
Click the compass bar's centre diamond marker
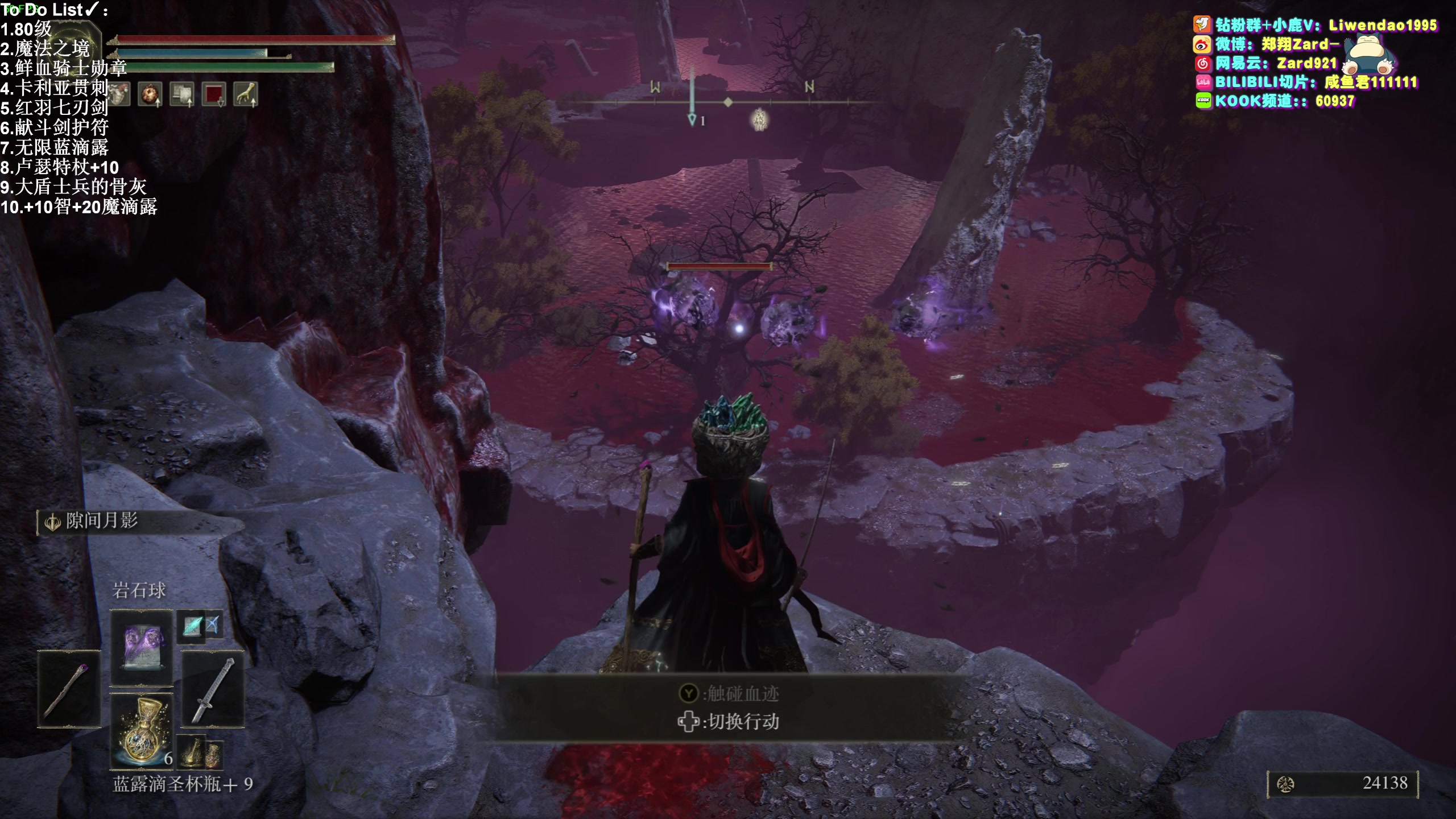click(x=728, y=102)
